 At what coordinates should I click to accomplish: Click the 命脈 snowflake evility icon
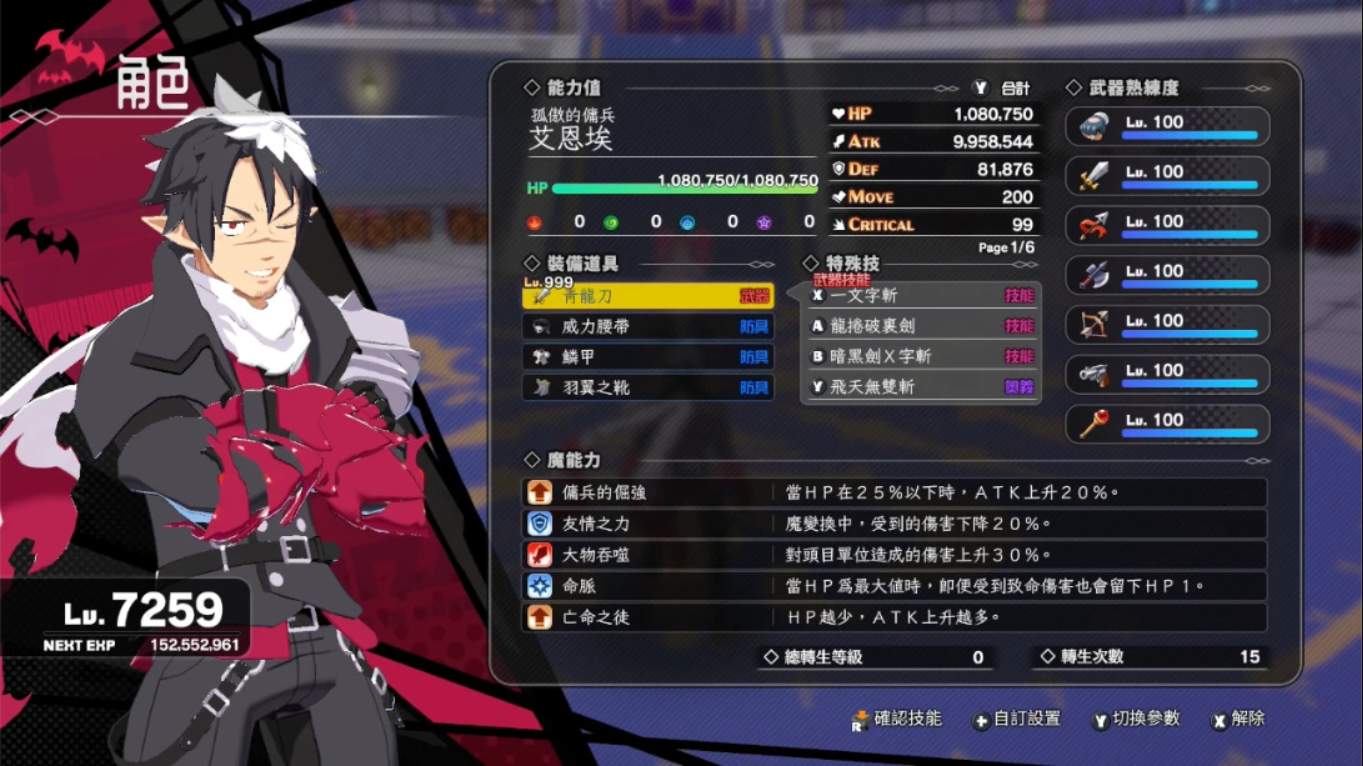pos(540,588)
